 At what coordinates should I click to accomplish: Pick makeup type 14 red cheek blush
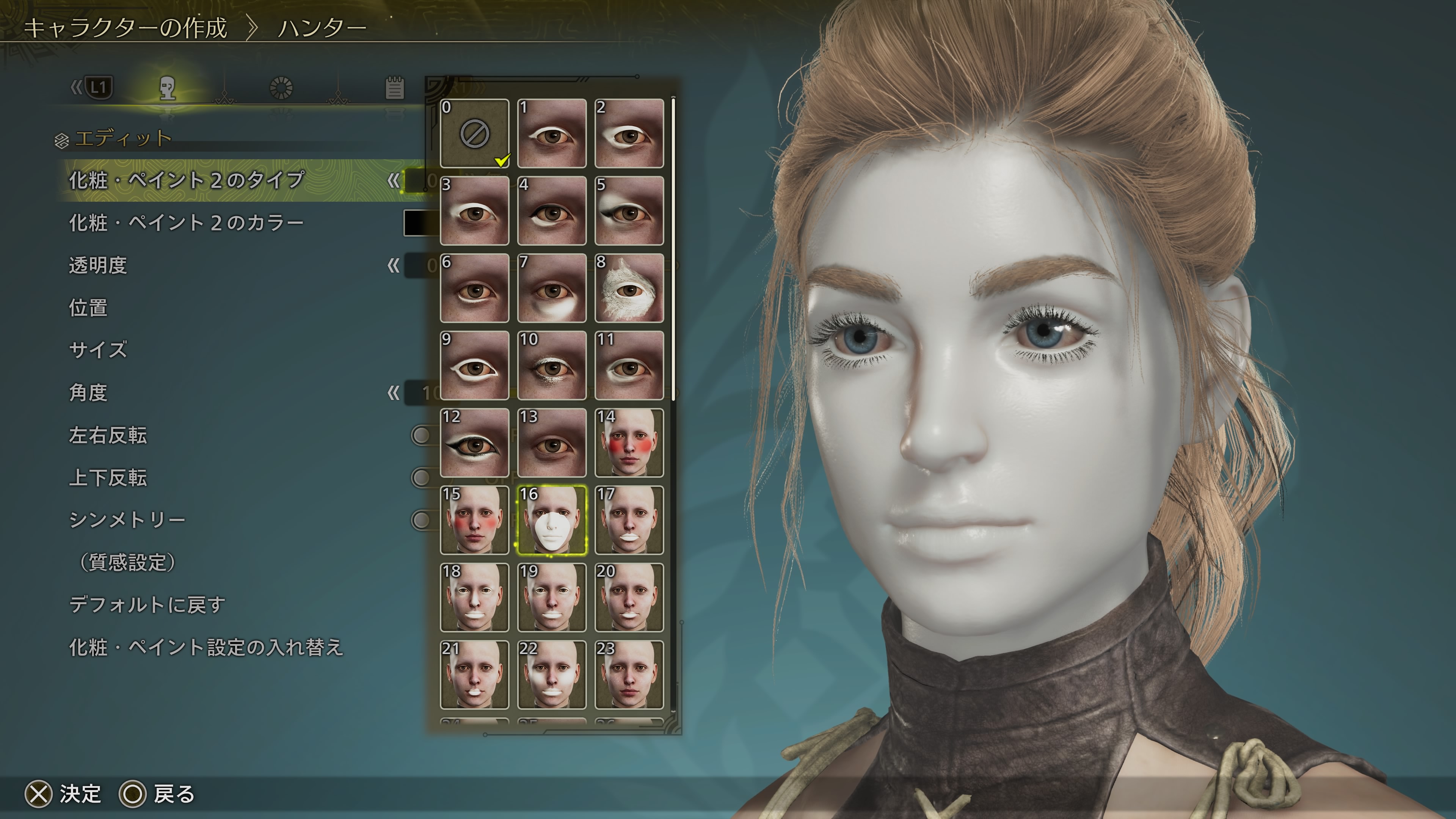pos(629,443)
